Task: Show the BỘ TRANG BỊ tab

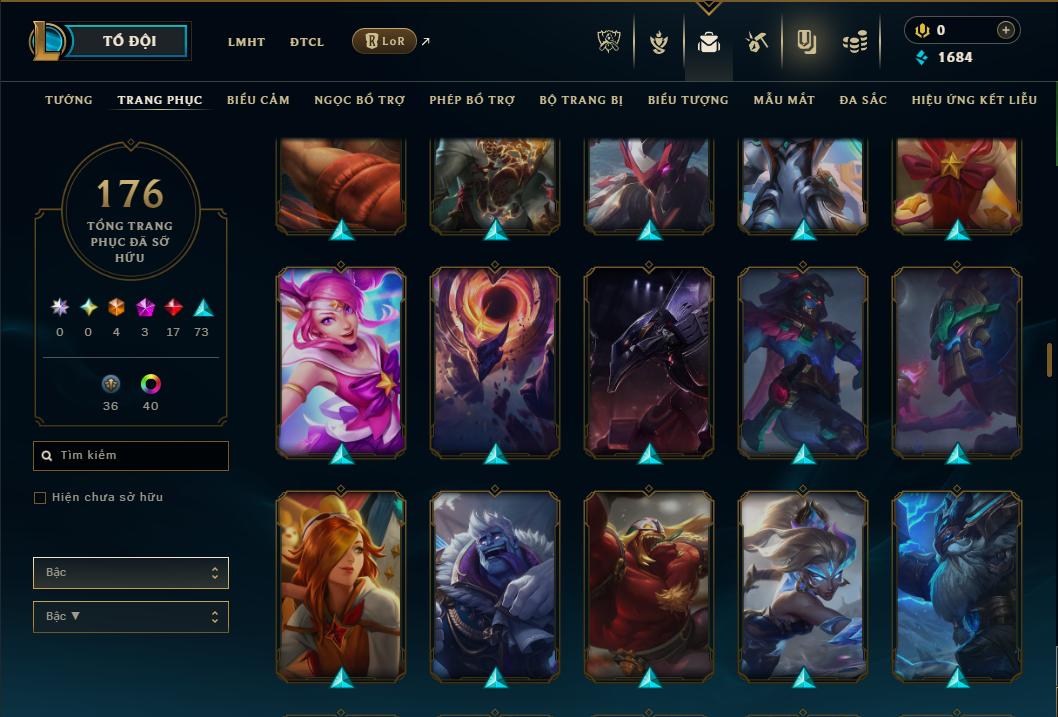Action: click(581, 100)
